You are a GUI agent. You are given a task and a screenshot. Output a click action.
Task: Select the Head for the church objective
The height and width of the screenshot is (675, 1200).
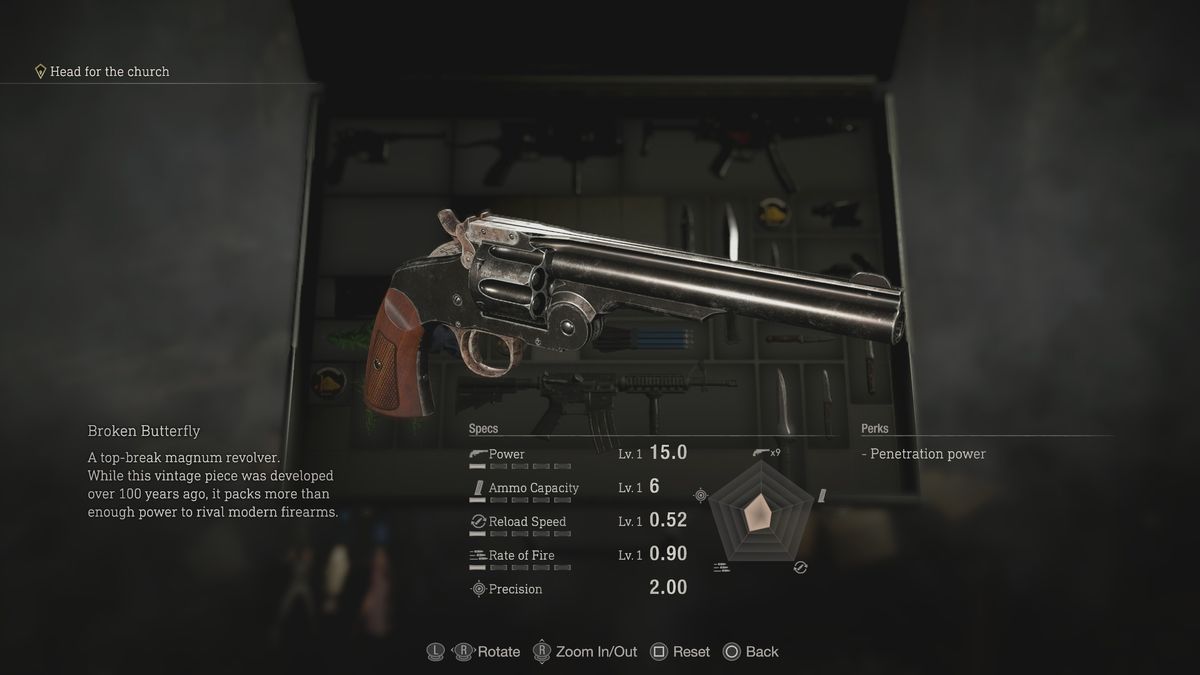[109, 72]
